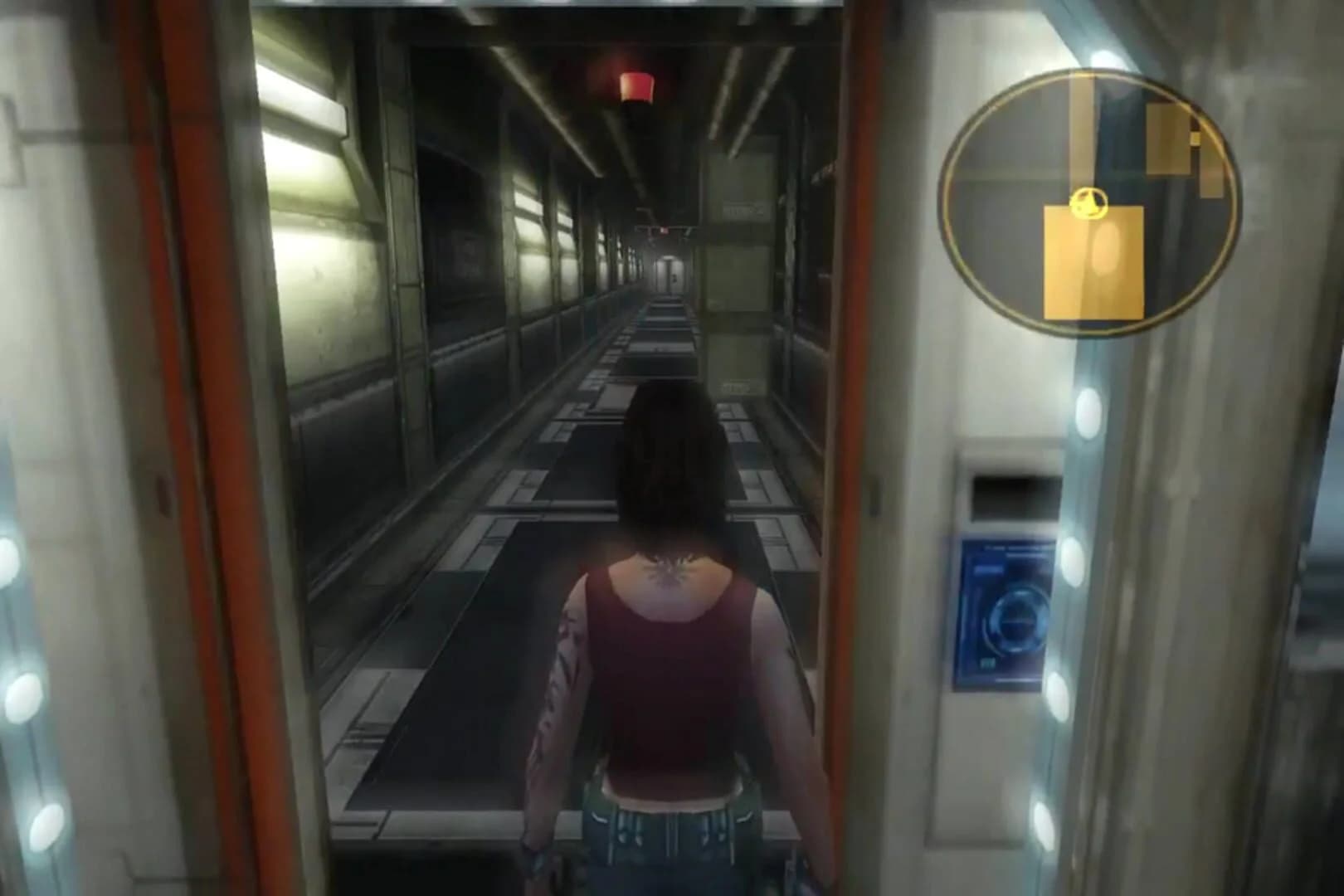Click the small yellow marker square on the minimap
The height and width of the screenshot is (896, 1344).
(1195, 139)
